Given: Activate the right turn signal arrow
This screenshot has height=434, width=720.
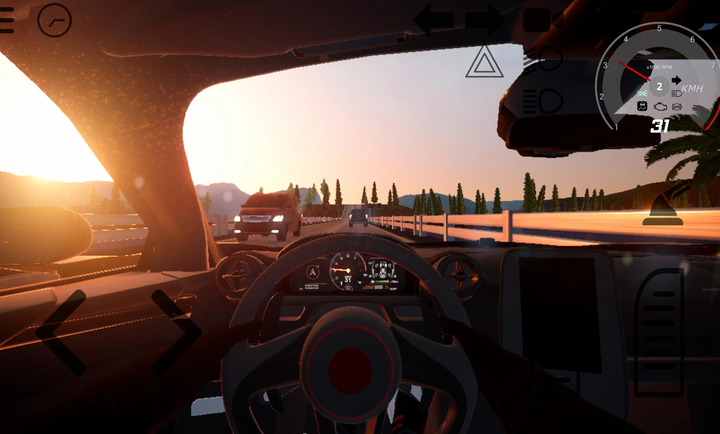Looking at the screenshot, I should (x=484, y=18).
